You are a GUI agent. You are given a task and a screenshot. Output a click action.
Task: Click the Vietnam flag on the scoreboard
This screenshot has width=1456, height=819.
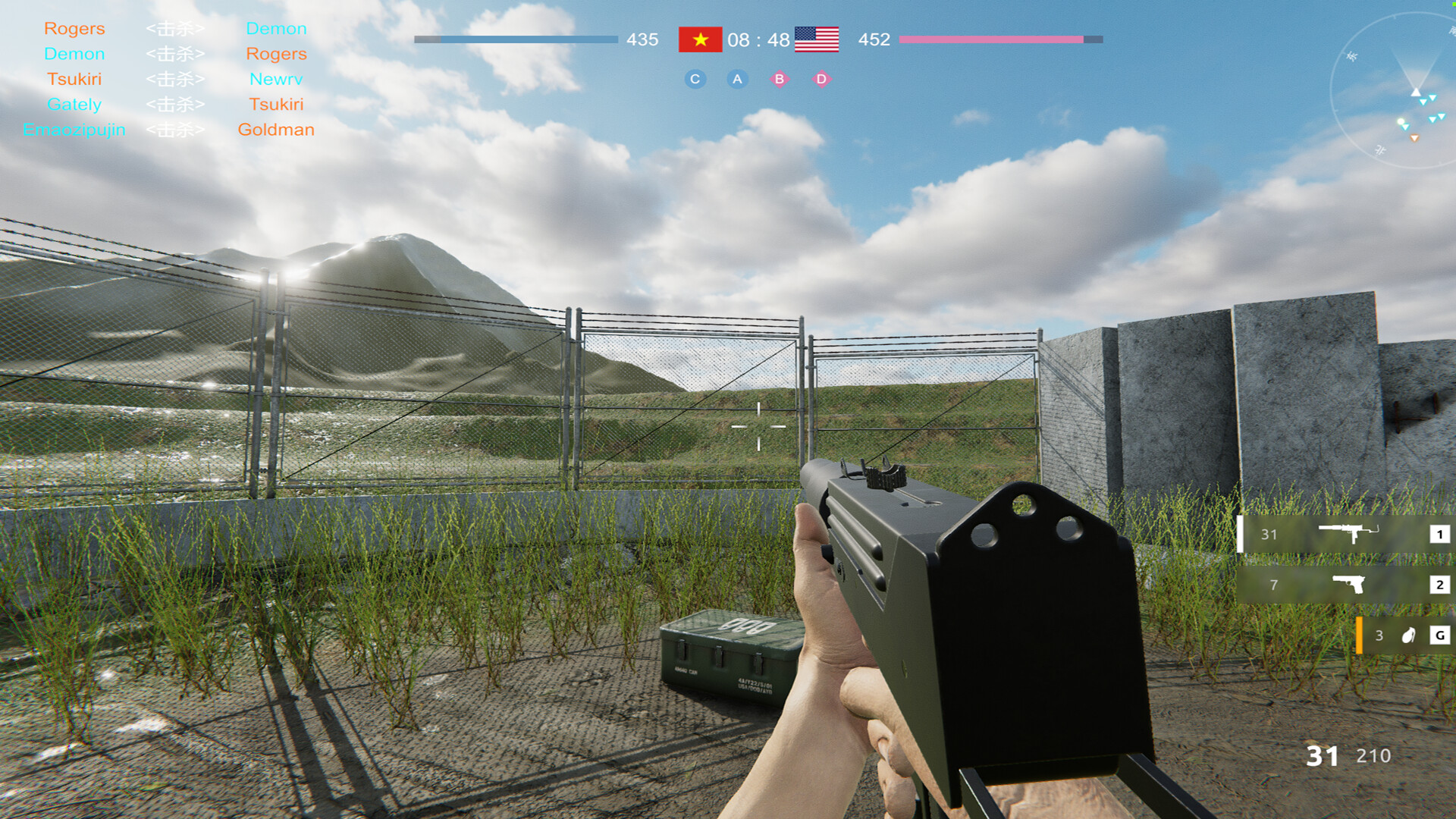point(700,39)
